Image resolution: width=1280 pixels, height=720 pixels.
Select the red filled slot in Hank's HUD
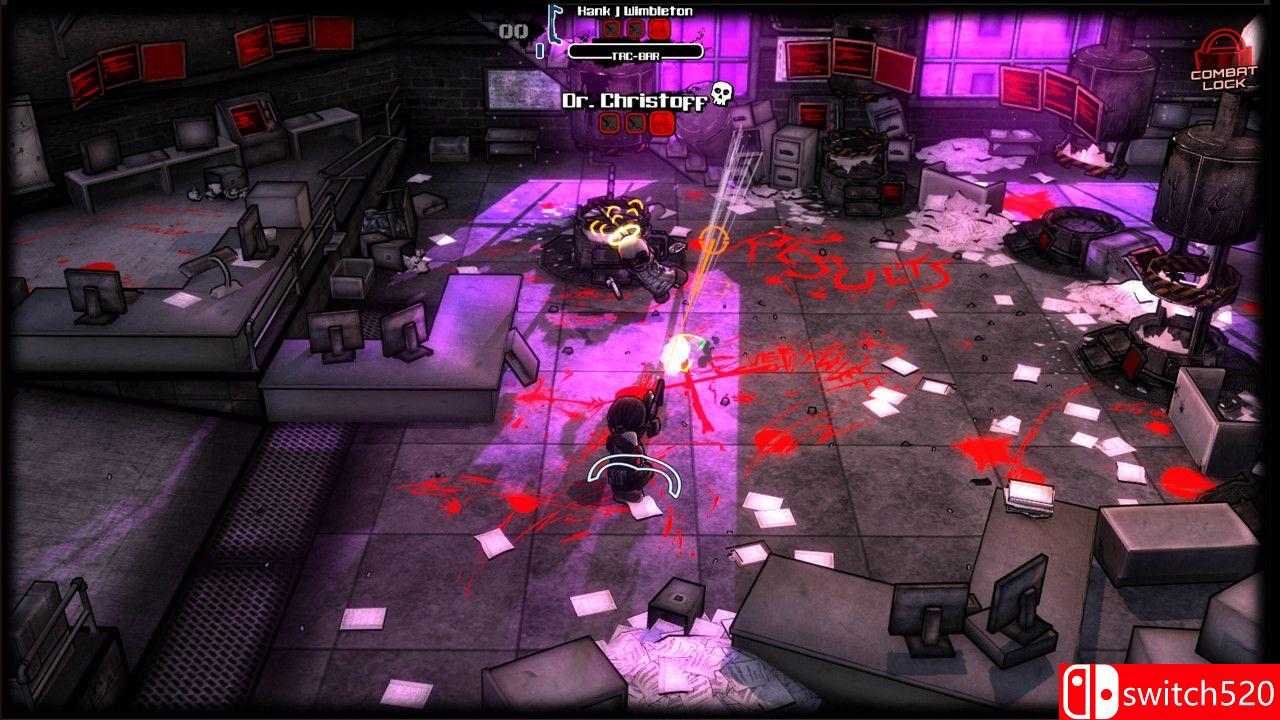coord(660,30)
